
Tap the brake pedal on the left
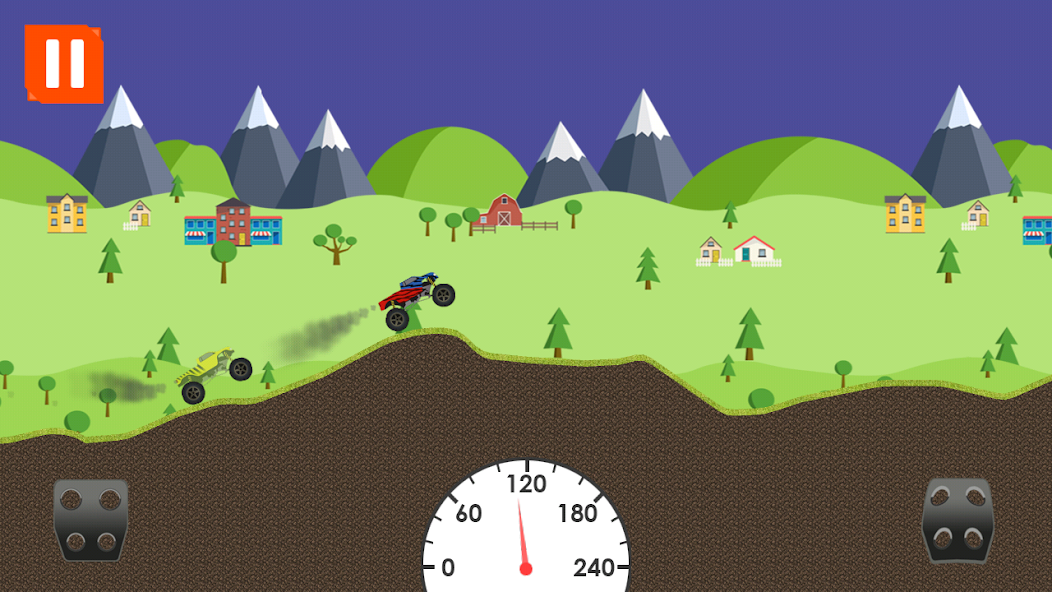point(91,518)
